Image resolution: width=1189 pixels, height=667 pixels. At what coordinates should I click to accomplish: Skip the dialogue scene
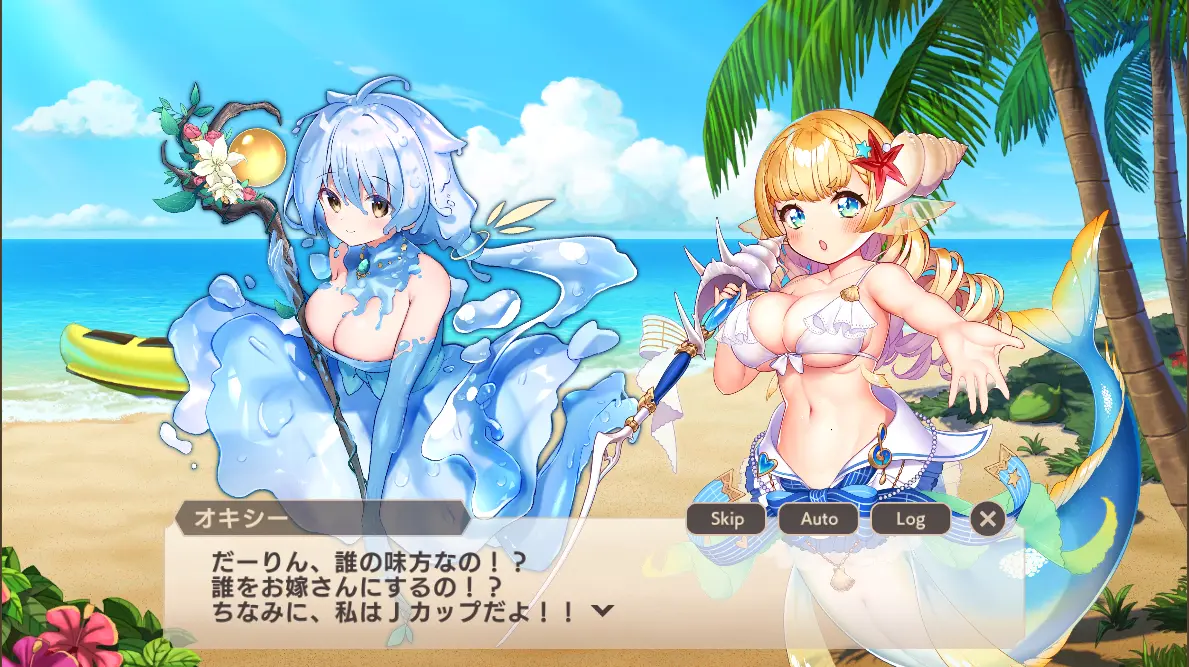pos(726,518)
